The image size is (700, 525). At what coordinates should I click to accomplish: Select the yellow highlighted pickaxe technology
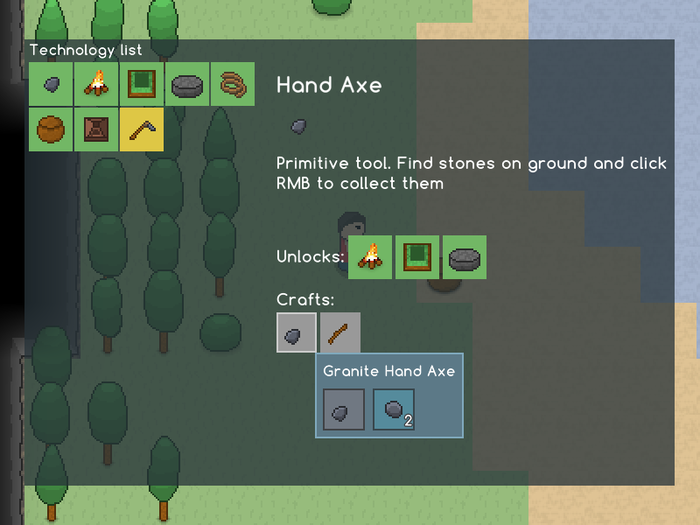point(142,129)
